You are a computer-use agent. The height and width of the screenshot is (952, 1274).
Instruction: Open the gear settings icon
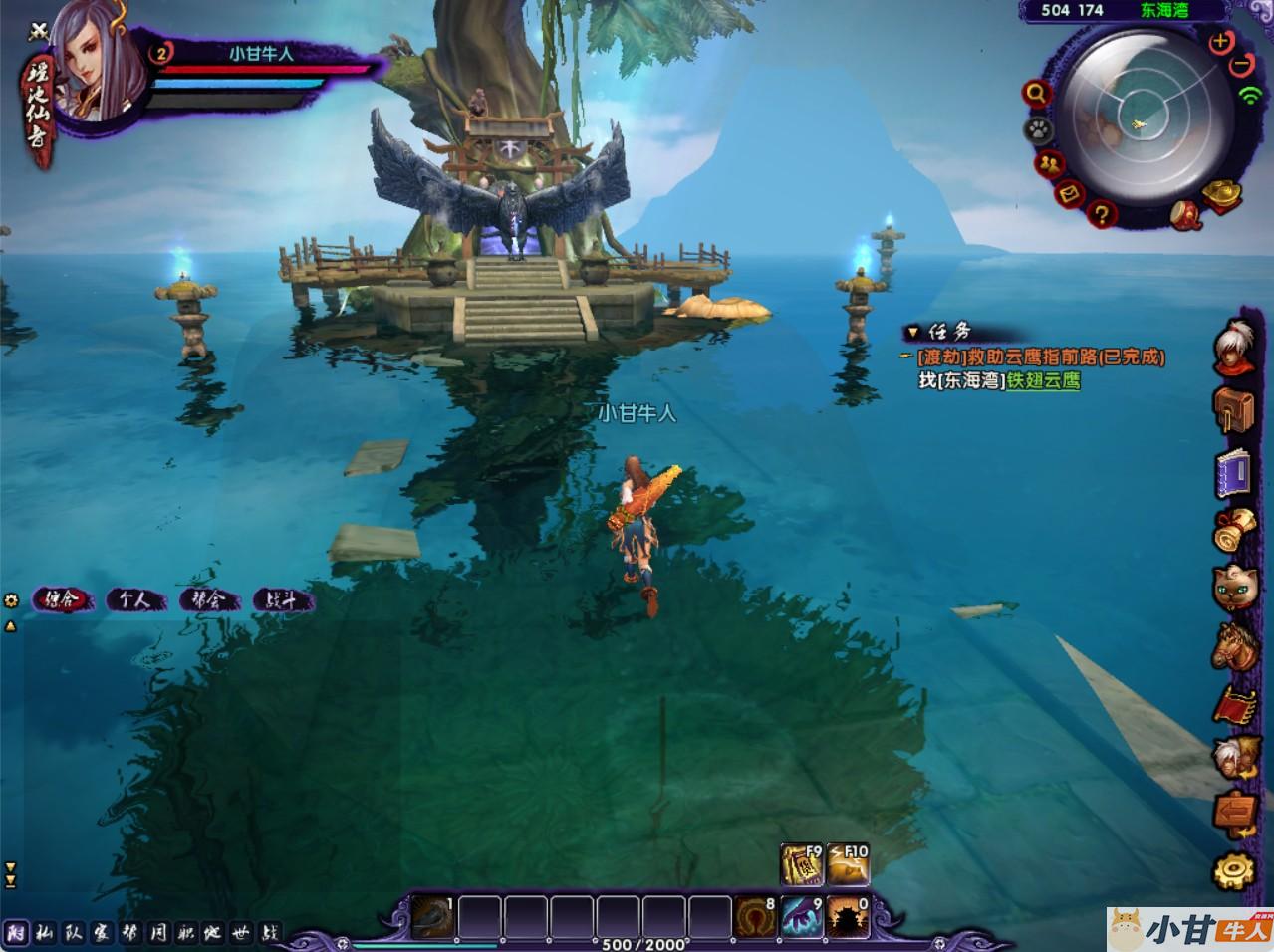(1233, 871)
